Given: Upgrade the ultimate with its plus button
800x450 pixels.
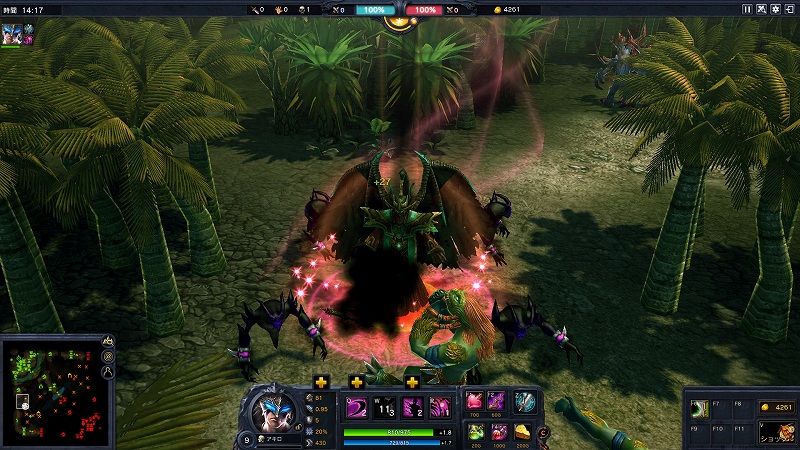Looking at the screenshot, I should tap(412, 381).
